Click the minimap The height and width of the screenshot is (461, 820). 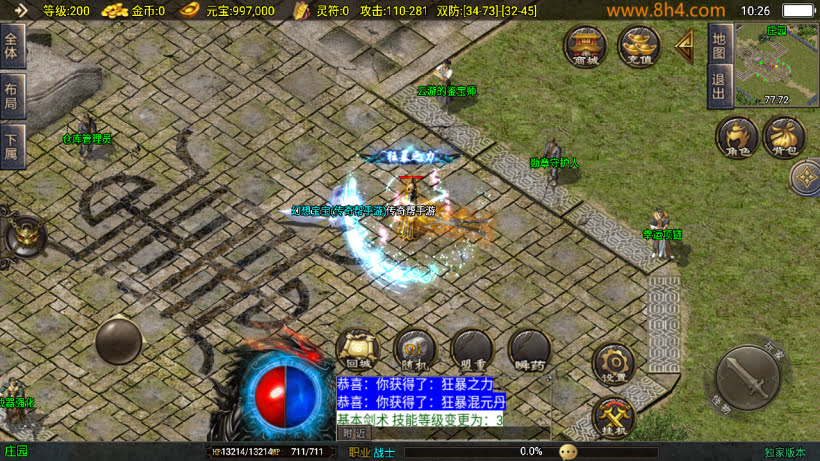coord(776,64)
